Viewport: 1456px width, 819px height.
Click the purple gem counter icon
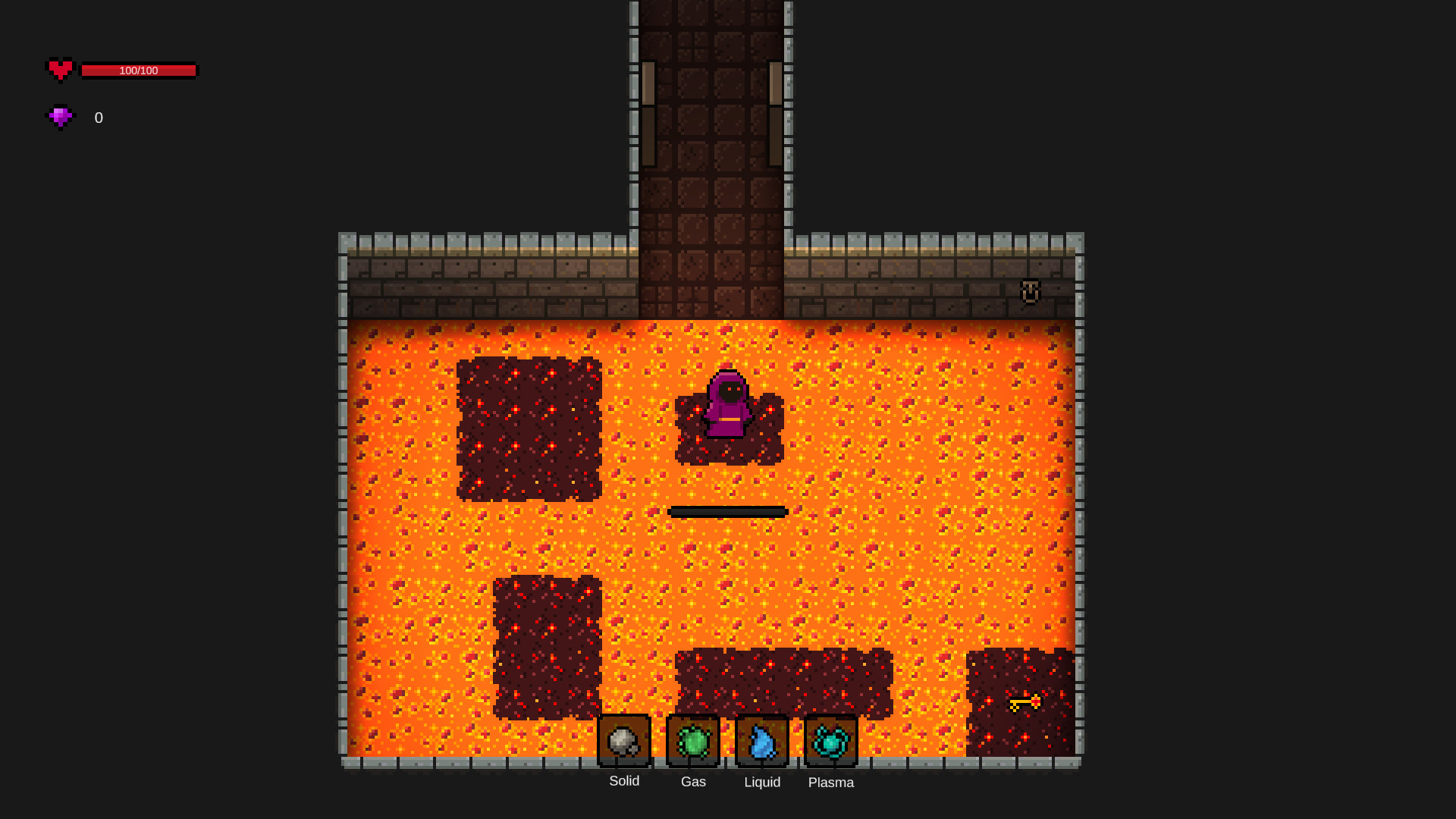[x=61, y=118]
